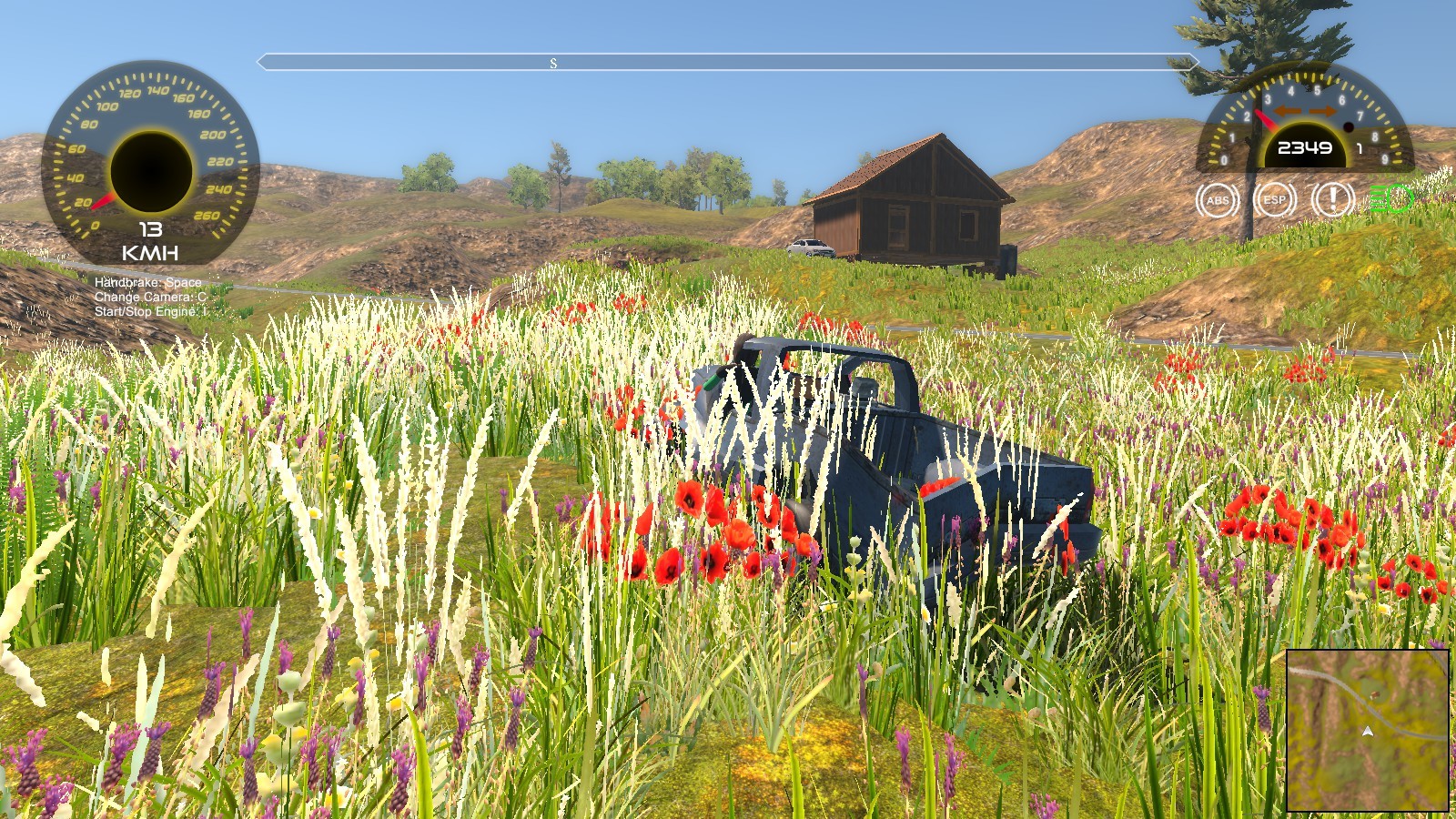This screenshot has width=1456, height=819.
Task: Click the left arrow of the compass strip
Action: (x=262, y=64)
